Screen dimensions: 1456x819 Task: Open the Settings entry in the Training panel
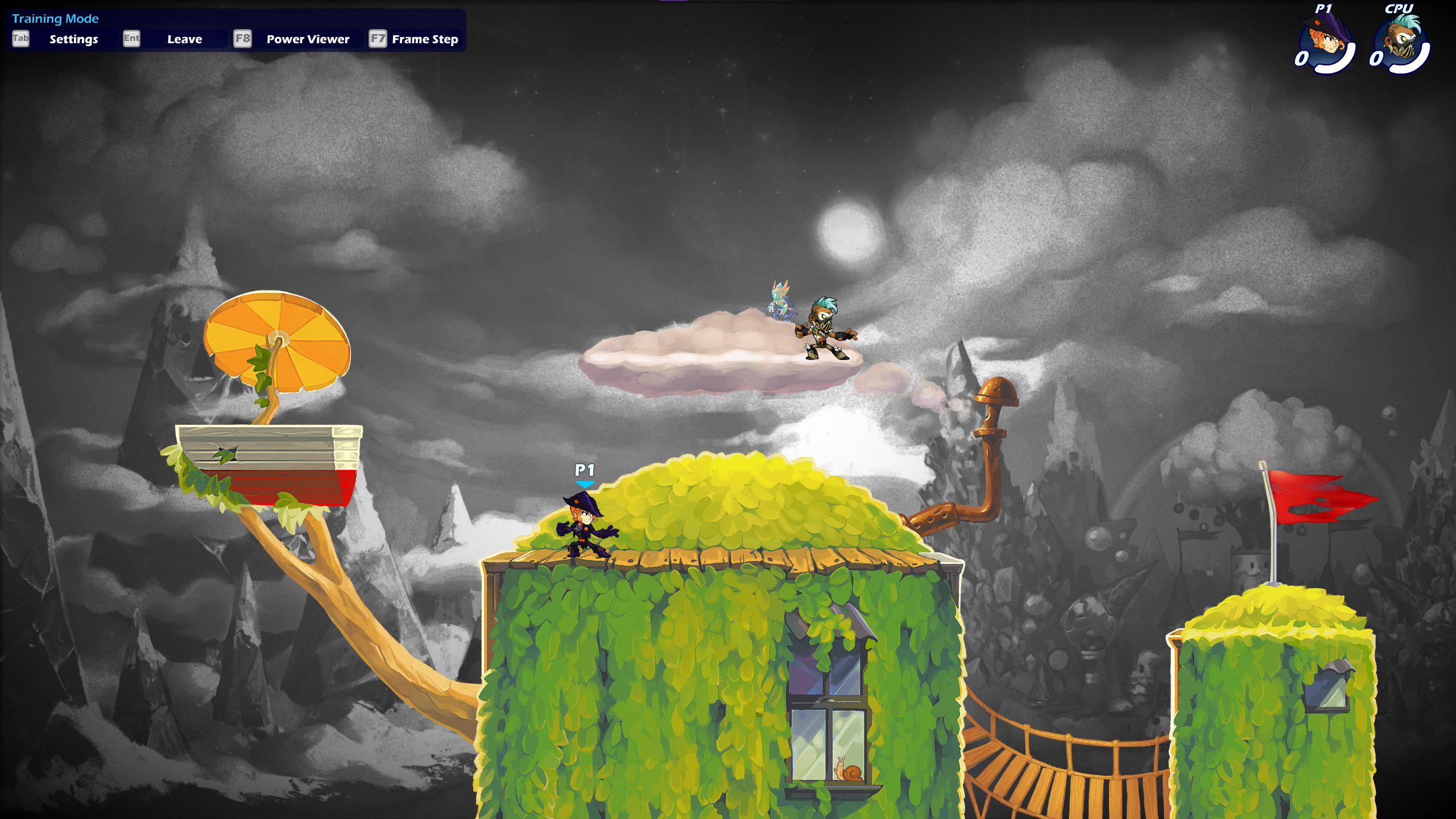73,39
